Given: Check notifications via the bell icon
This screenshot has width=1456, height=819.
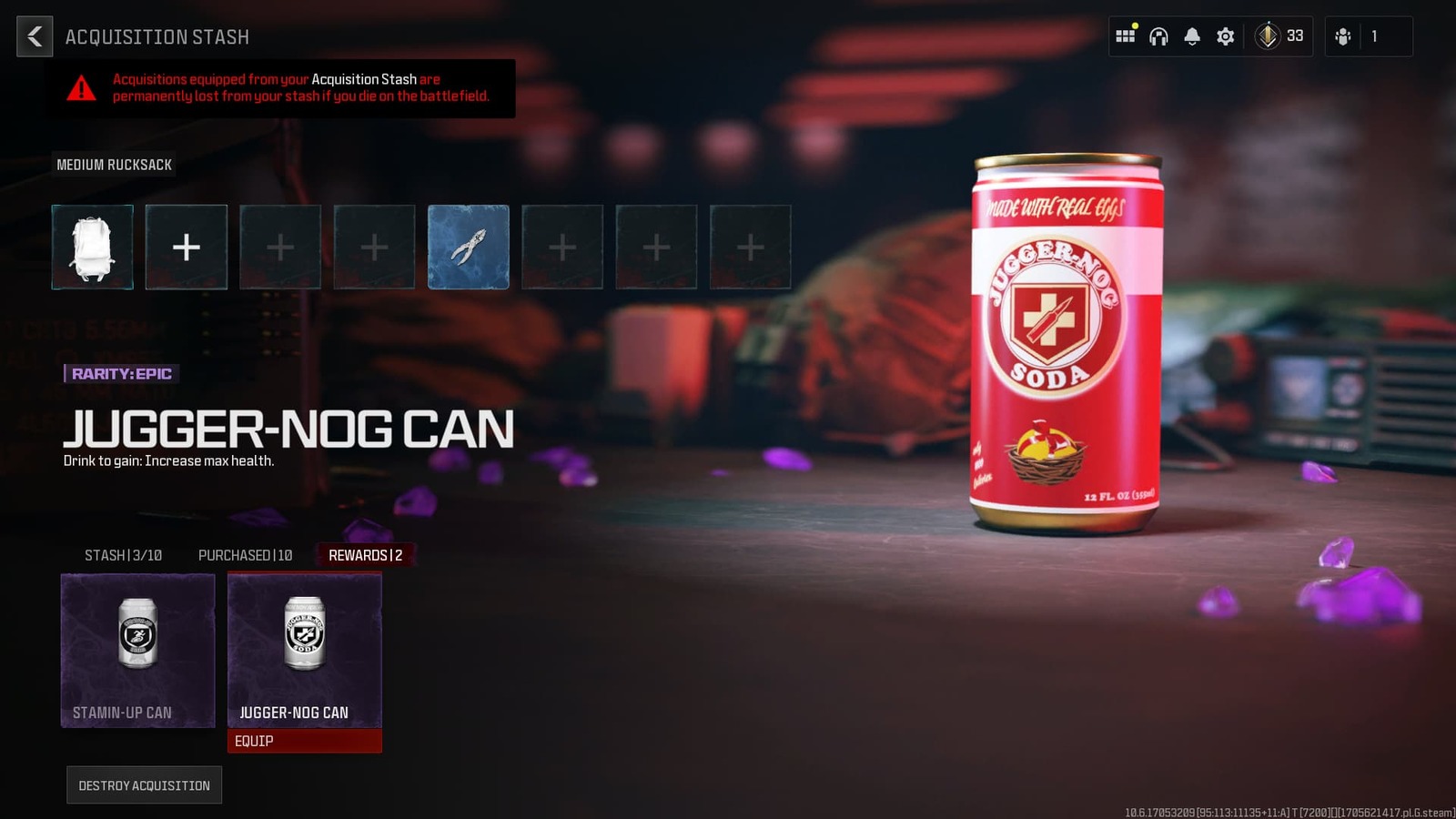Looking at the screenshot, I should point(1191,36).
